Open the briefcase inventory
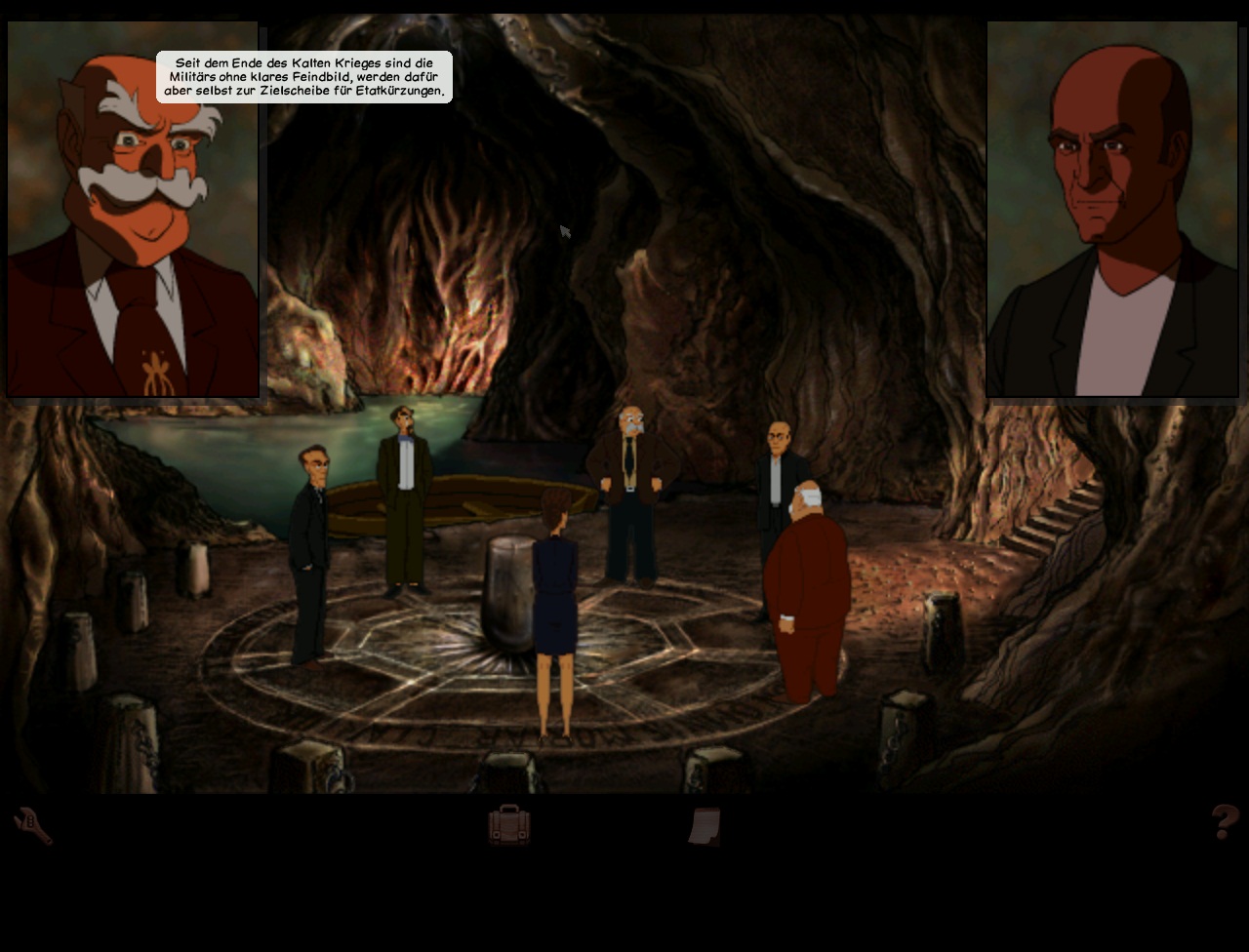Screen dimensions: 1249x952 click(508, 825)
